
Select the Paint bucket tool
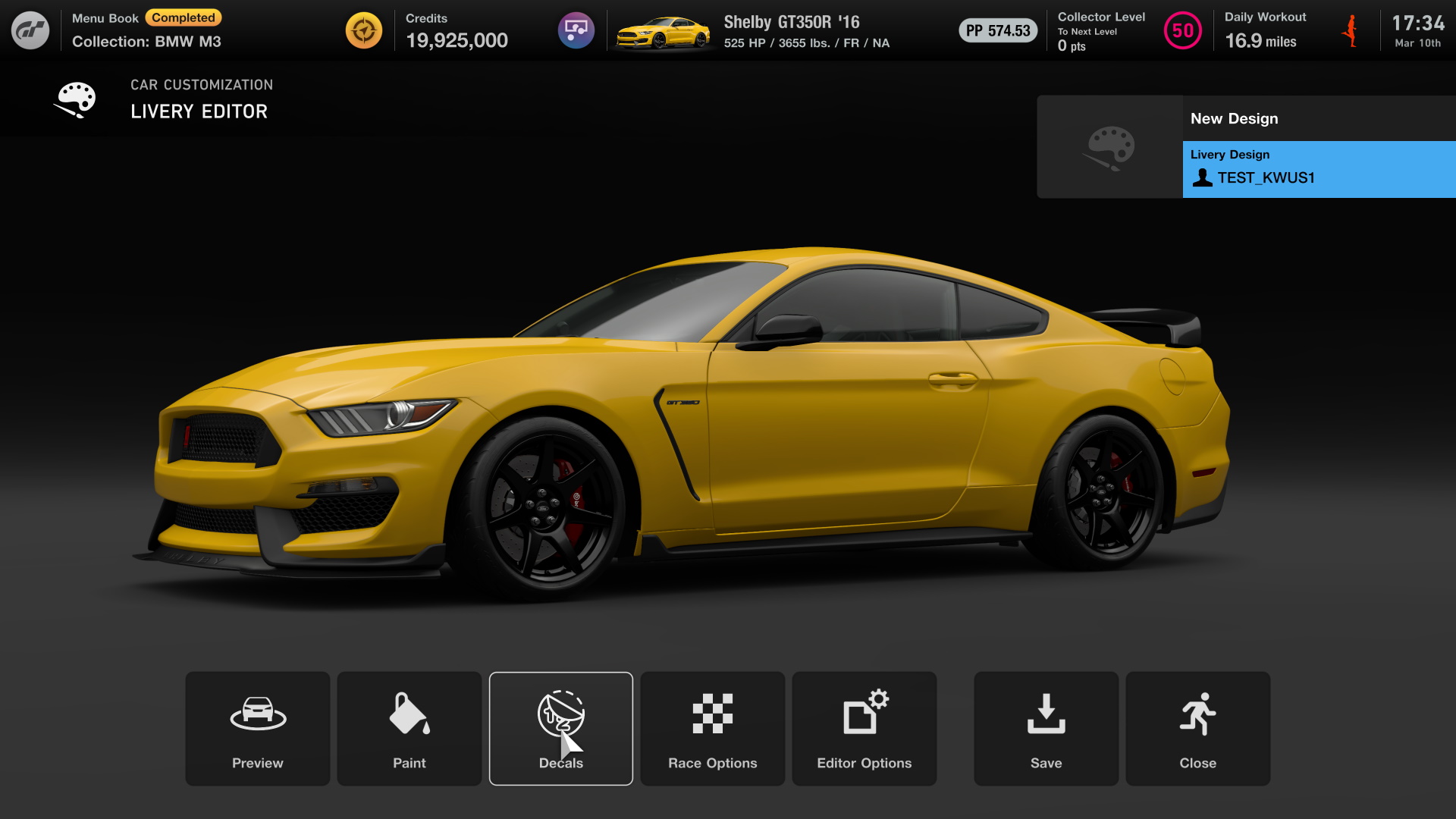point(409,728)
